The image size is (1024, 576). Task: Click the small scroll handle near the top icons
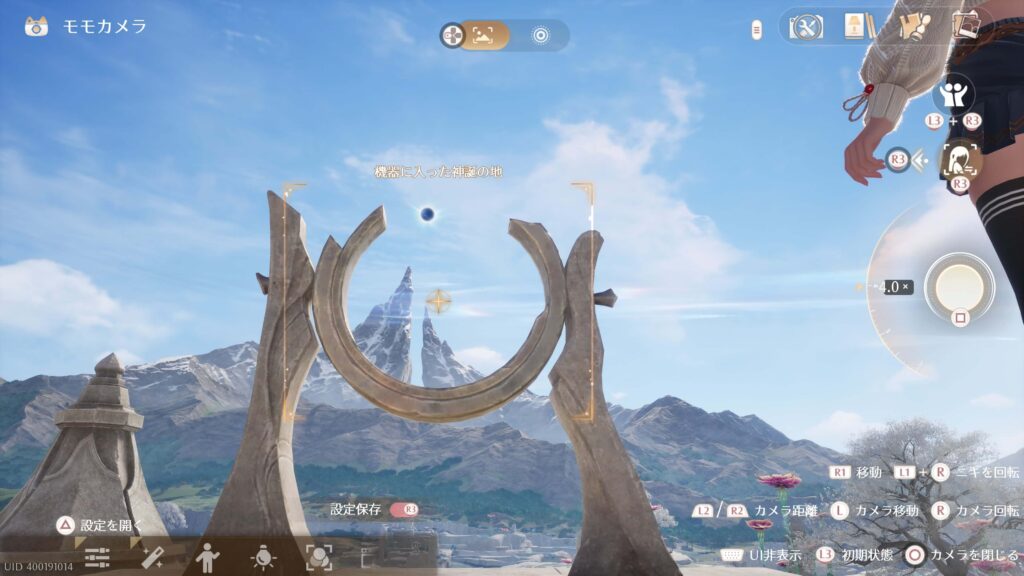757,30
